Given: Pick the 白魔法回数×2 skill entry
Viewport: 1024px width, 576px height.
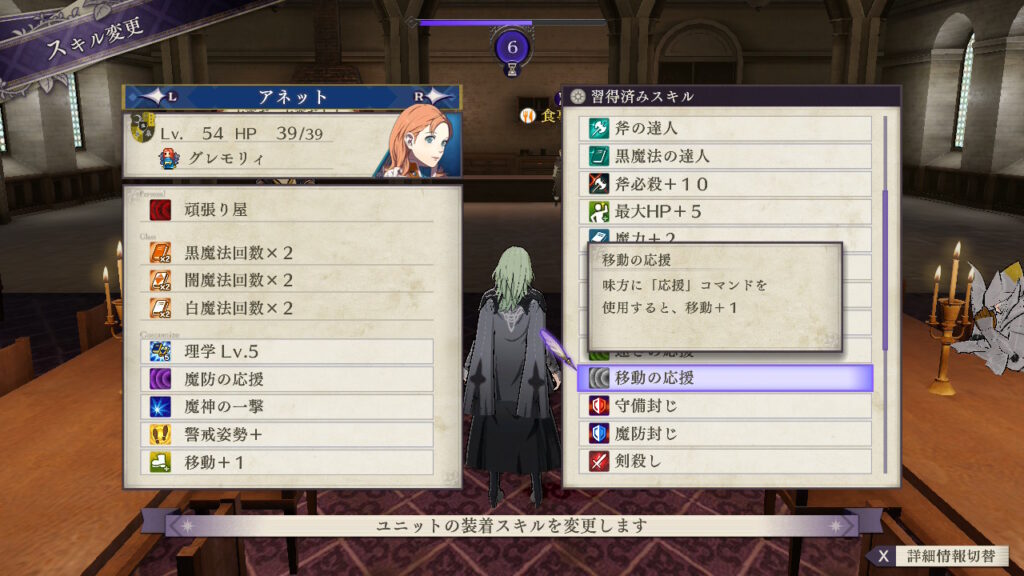Looking at the screenshot, I should (x=290, y=307).
